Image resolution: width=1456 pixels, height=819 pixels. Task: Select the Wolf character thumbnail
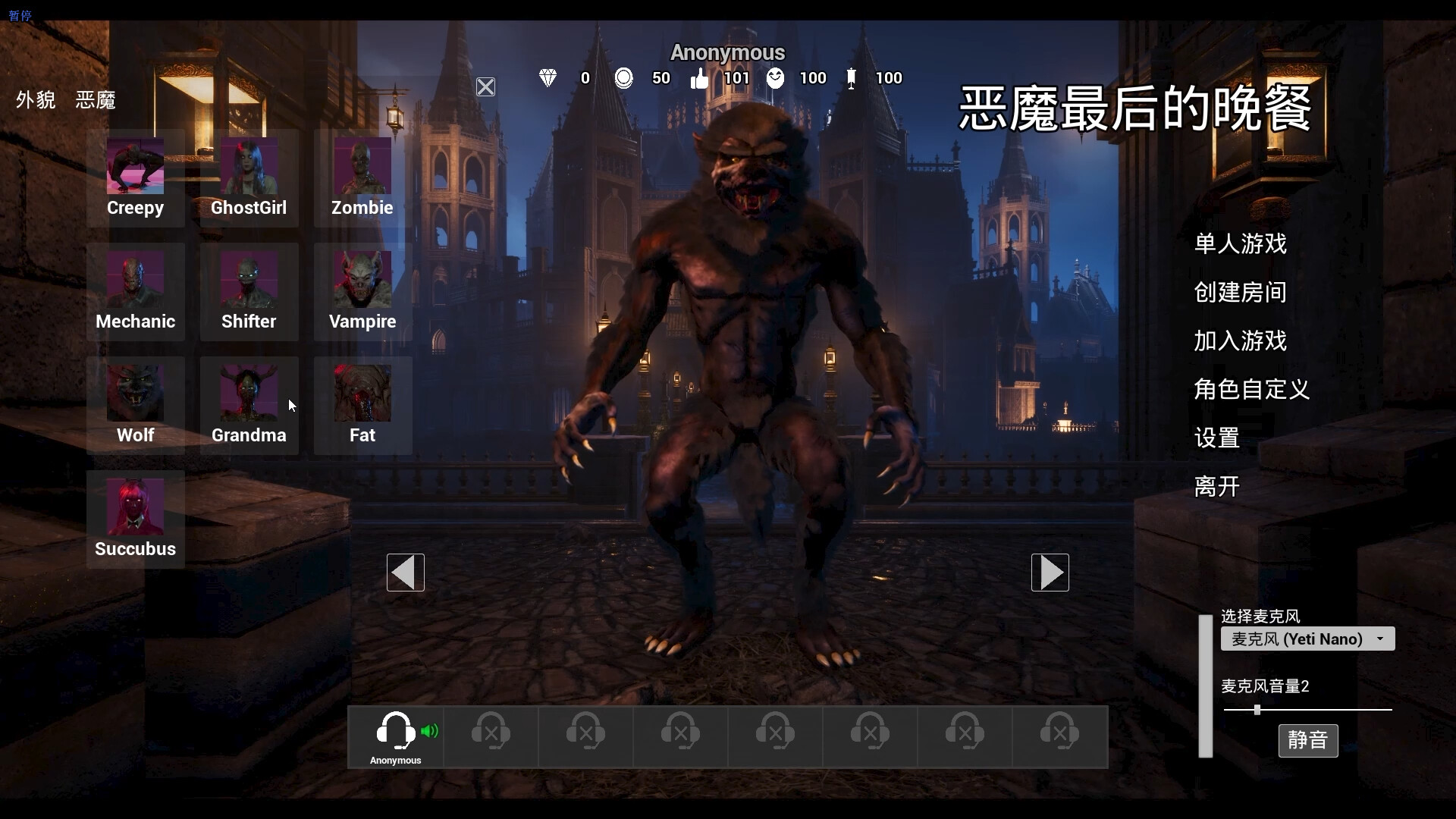135,394
